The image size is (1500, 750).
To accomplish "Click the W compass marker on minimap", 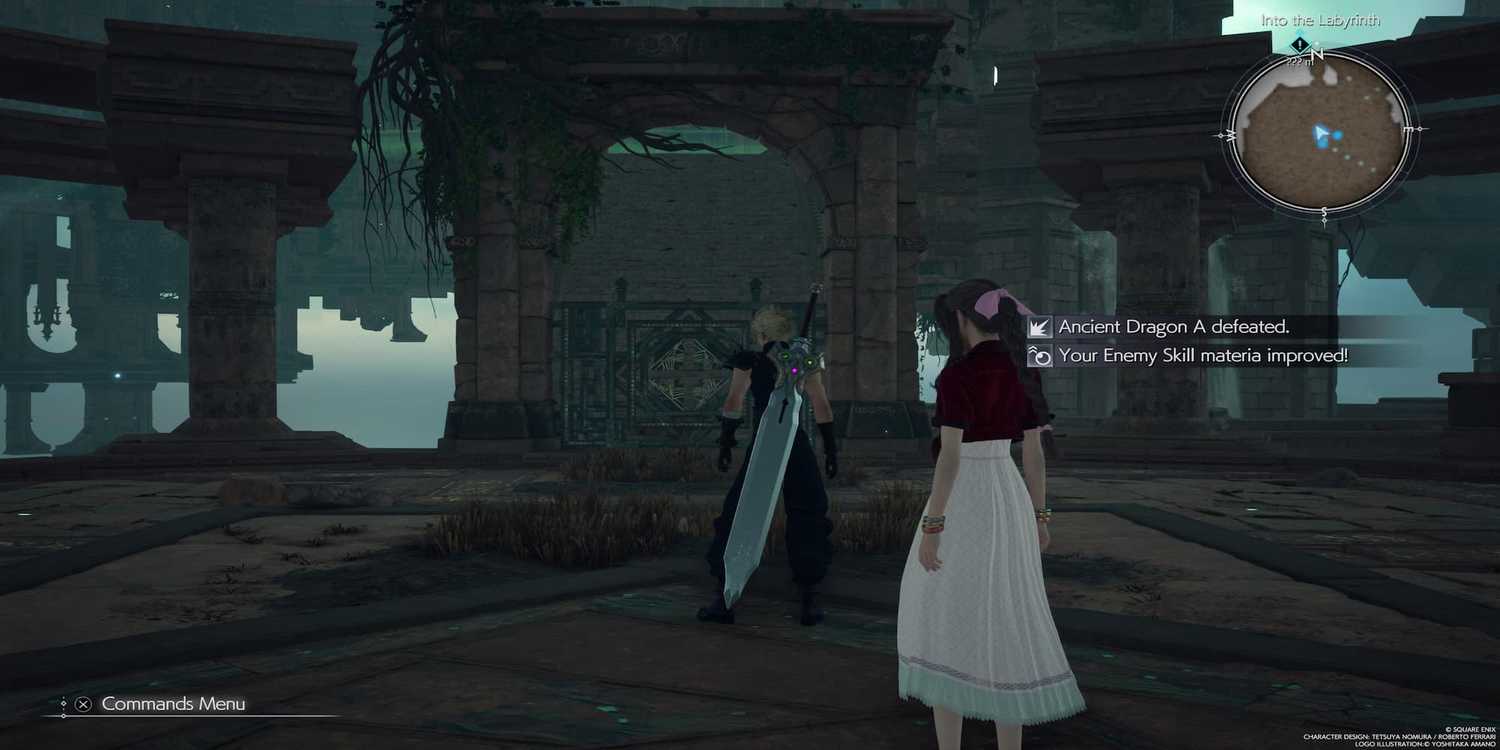I will click(x=1228, y=134).
